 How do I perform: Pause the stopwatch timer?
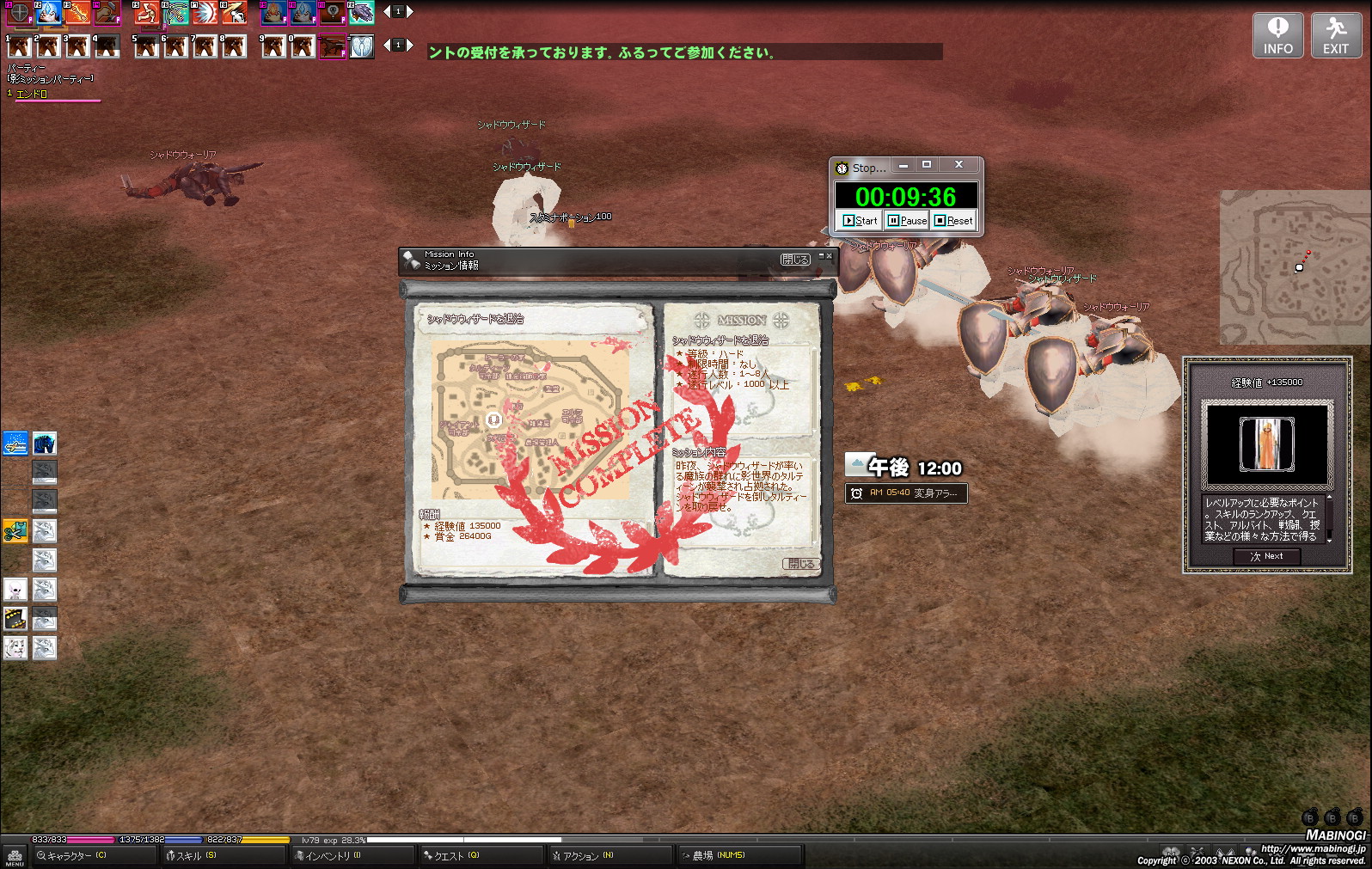[x=908, y=221]
